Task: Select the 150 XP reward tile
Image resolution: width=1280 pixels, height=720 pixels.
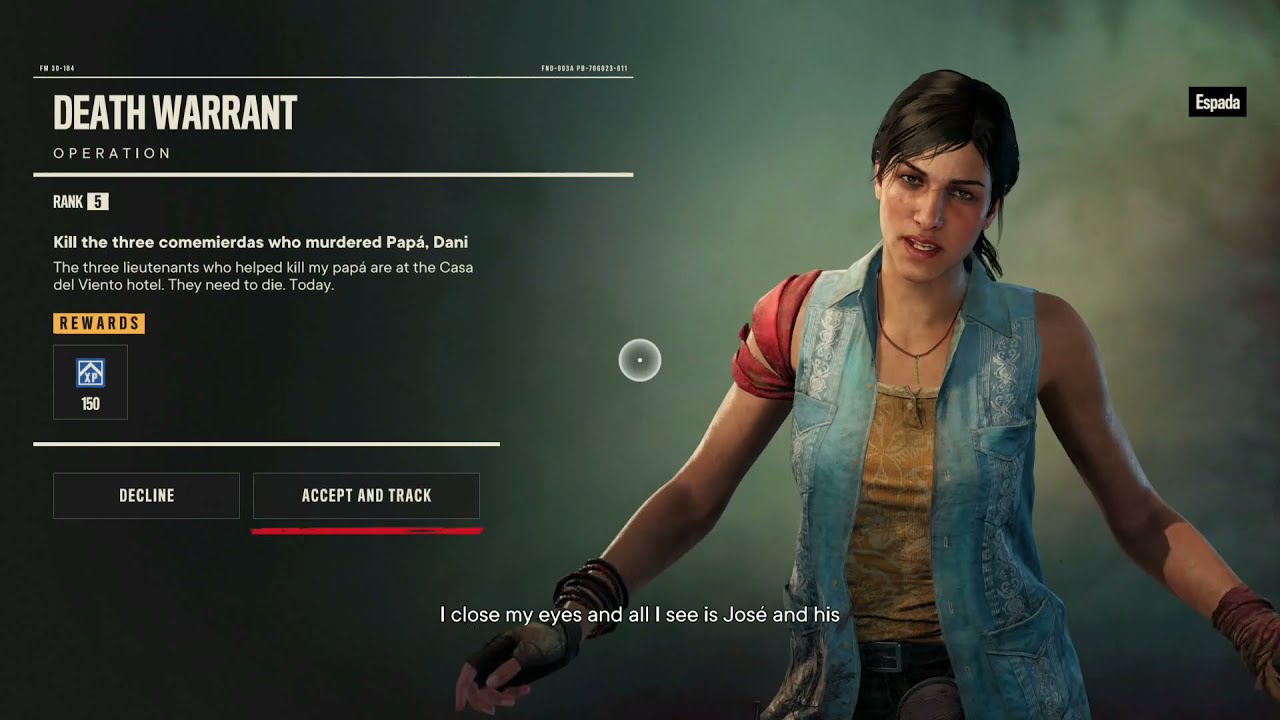Action: coord(90,382)
